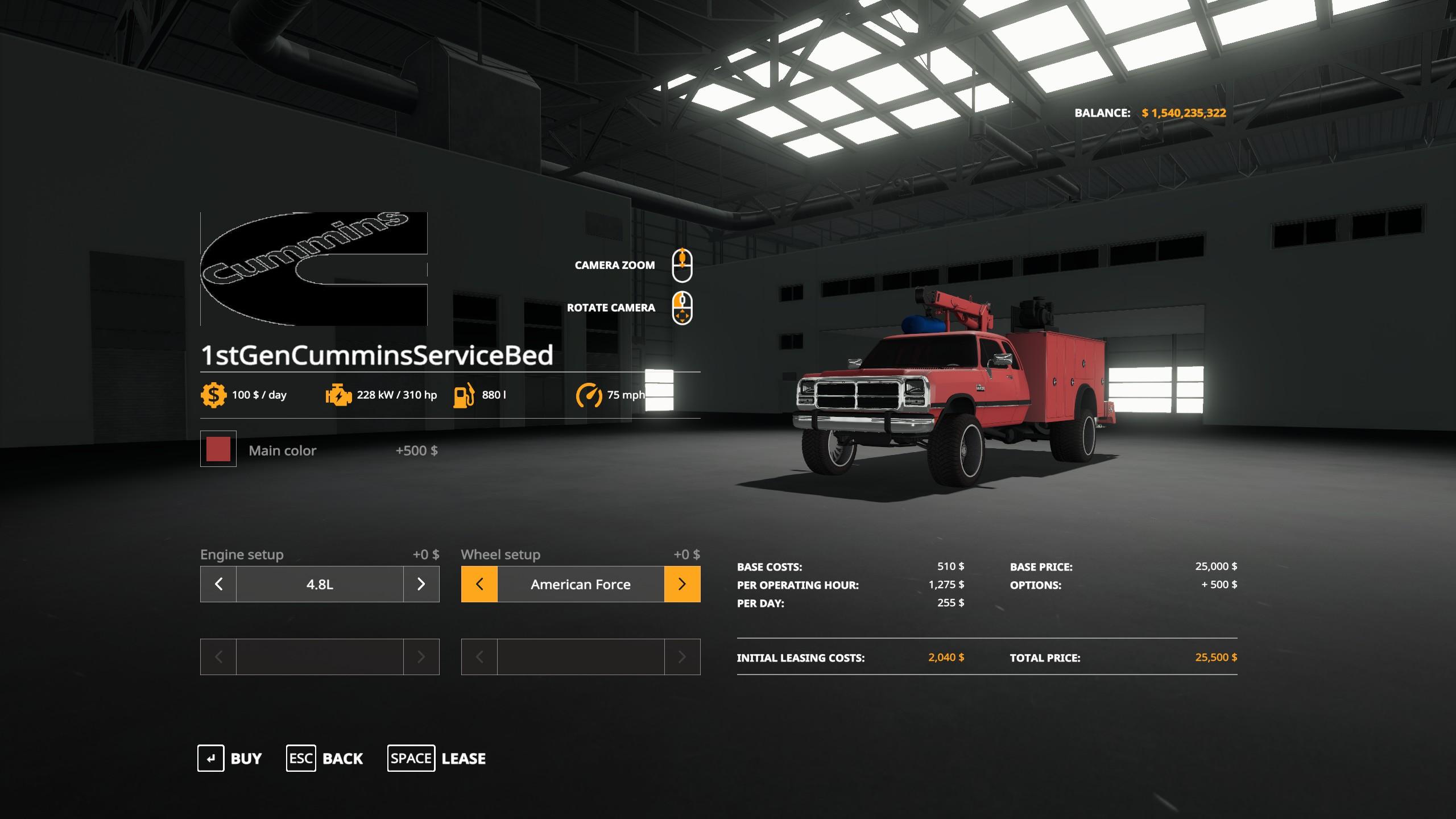The image size is (1456, 819).
Task: Switch to previous wheel setup
Action: click(479, 584)
